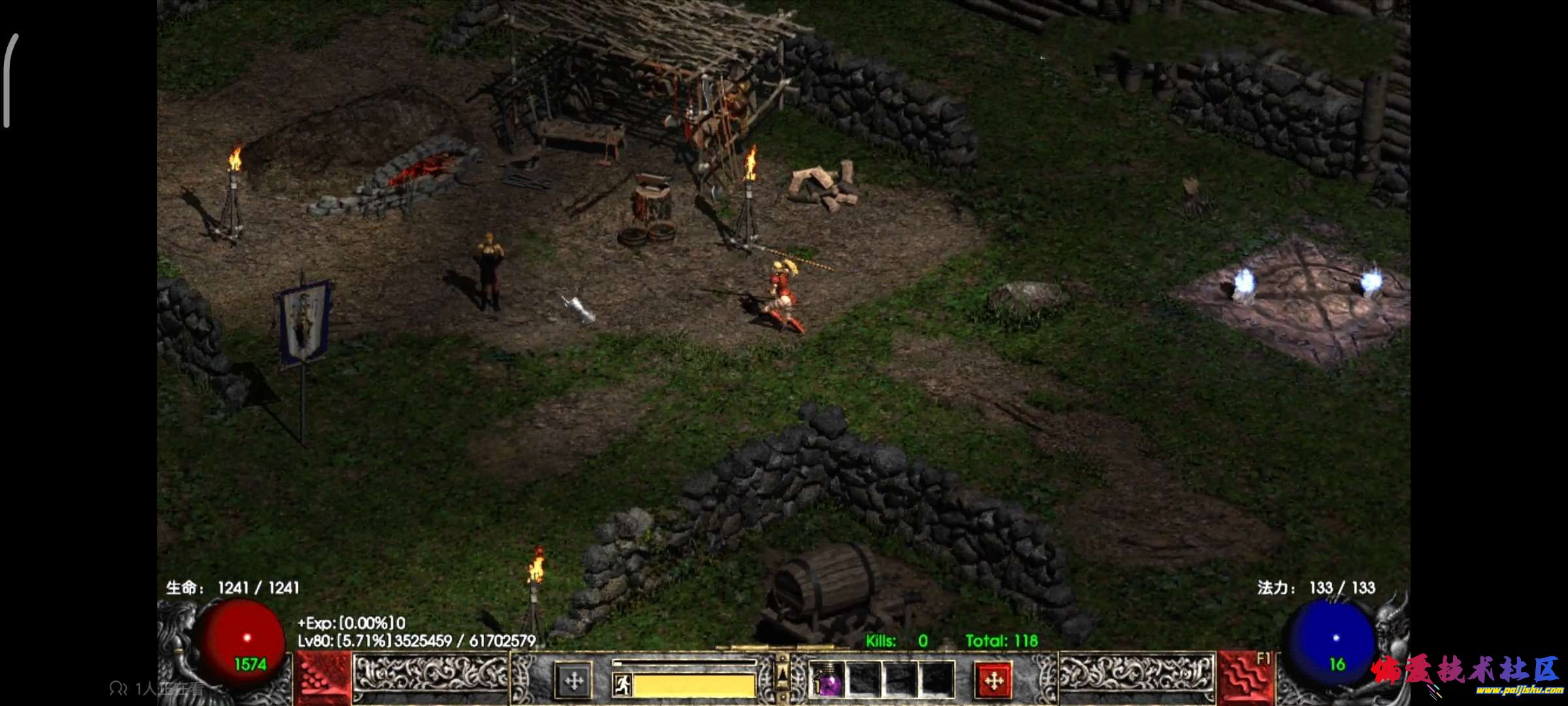
Task: Open the right-click skill bound to F1
Action: (1246, 679)
